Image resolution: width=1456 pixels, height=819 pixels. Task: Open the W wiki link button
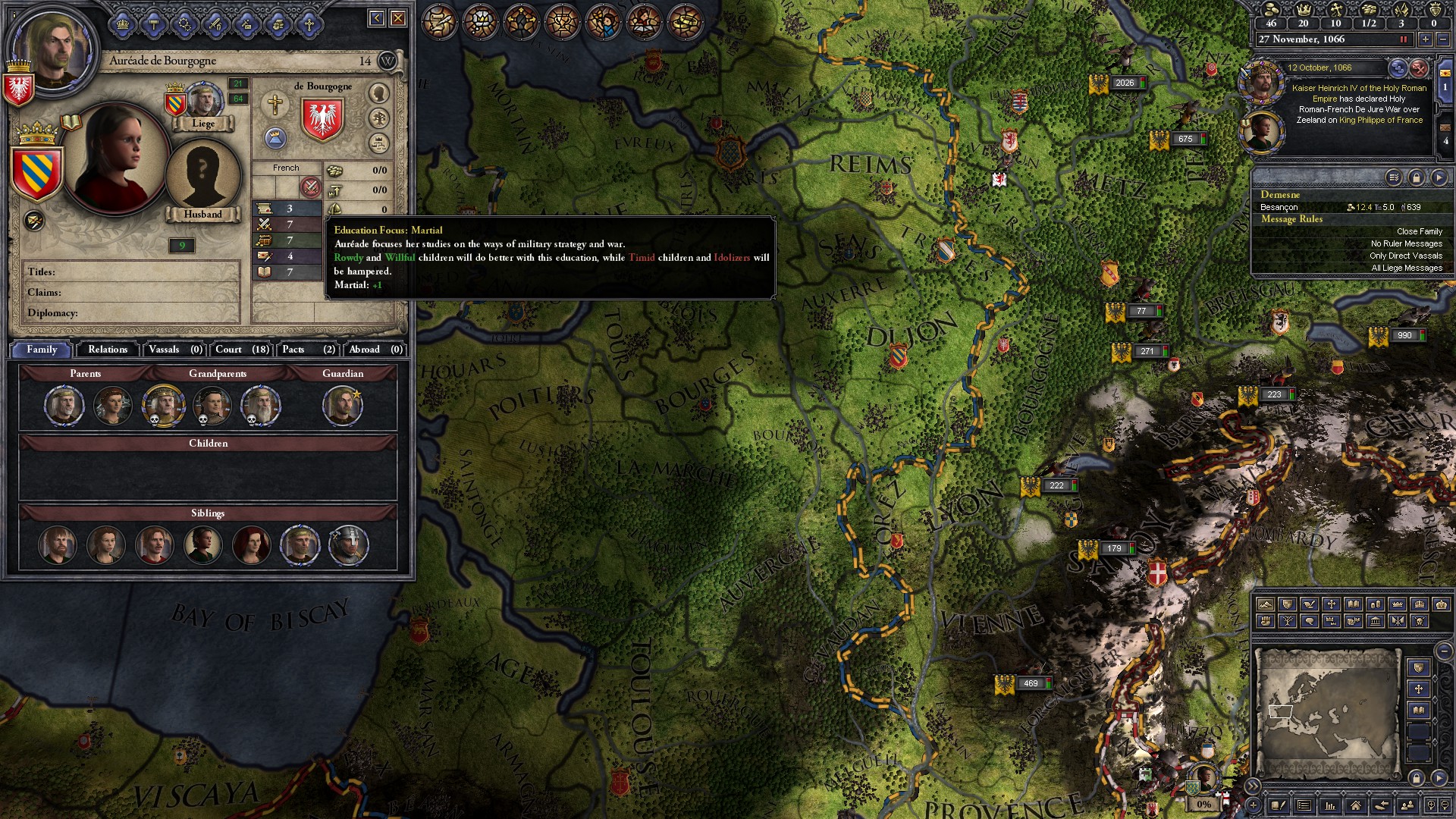click(x=387, y=61)
